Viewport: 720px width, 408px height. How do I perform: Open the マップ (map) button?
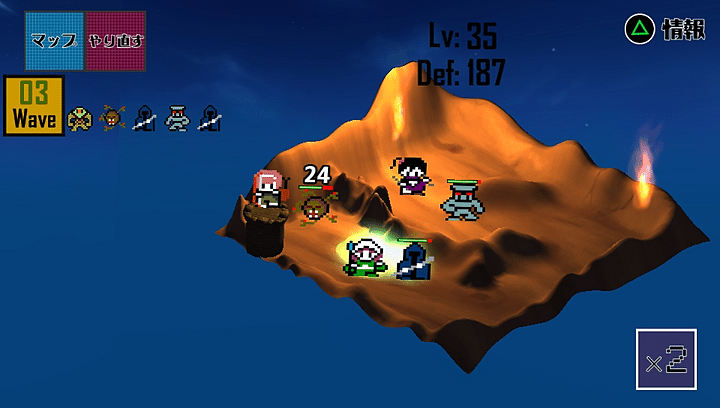[x=55, y=40]
